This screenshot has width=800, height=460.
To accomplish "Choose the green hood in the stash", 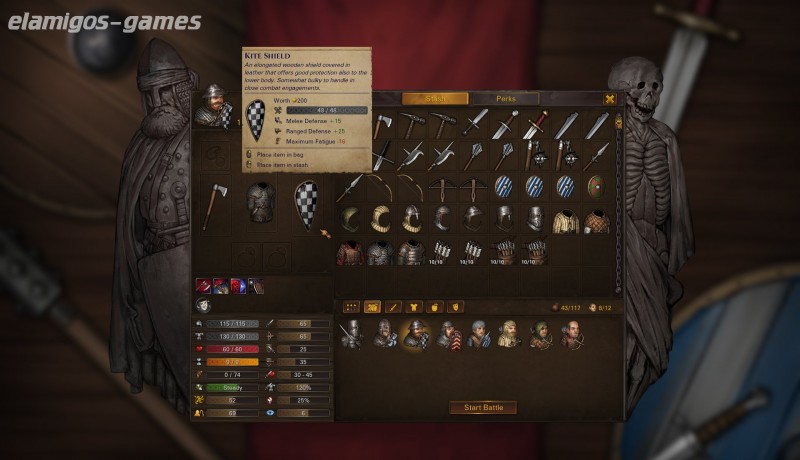I will coord(350,218).
